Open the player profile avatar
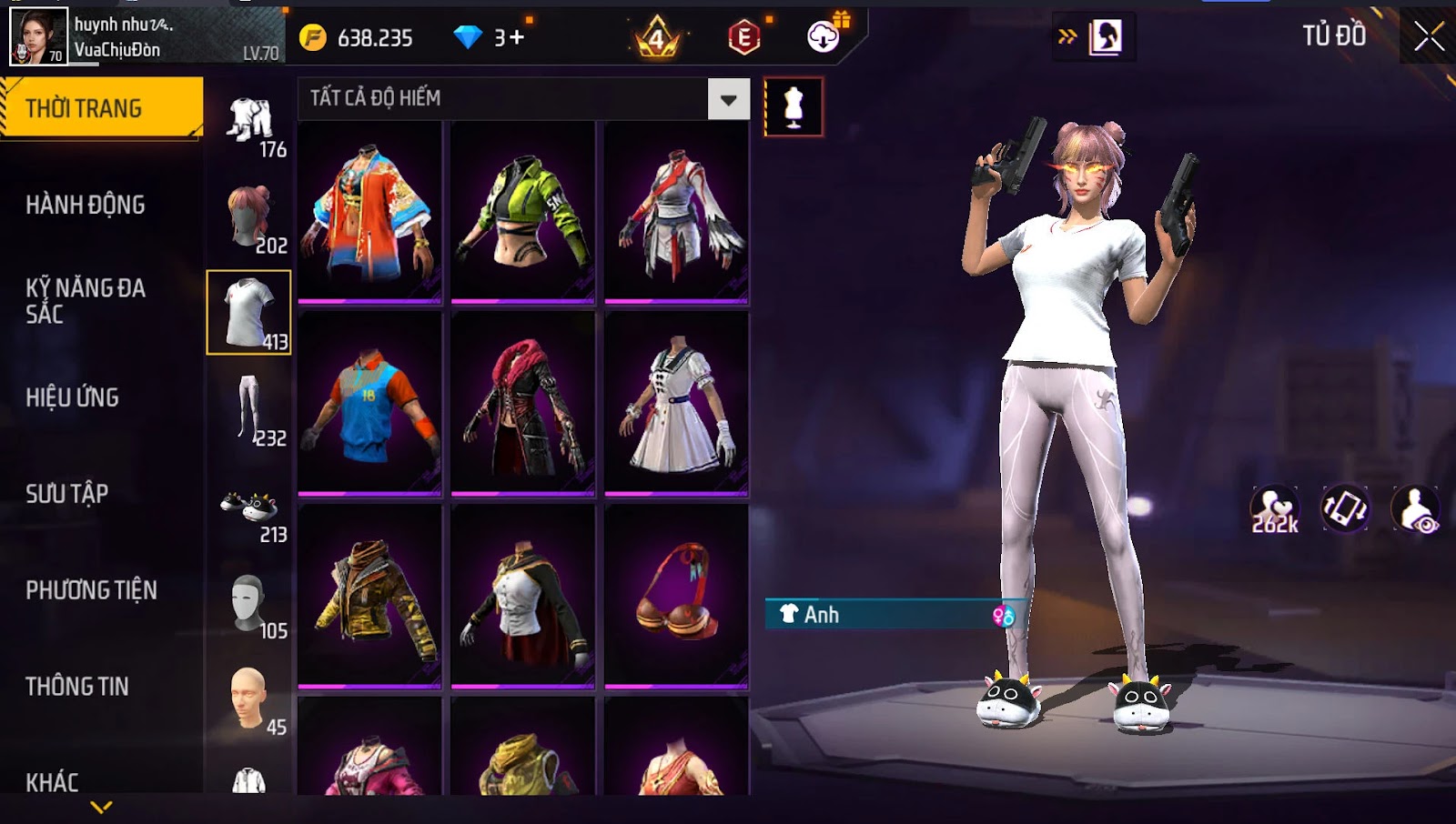Screen dimensions: 1456x824 tap(38, 36)
